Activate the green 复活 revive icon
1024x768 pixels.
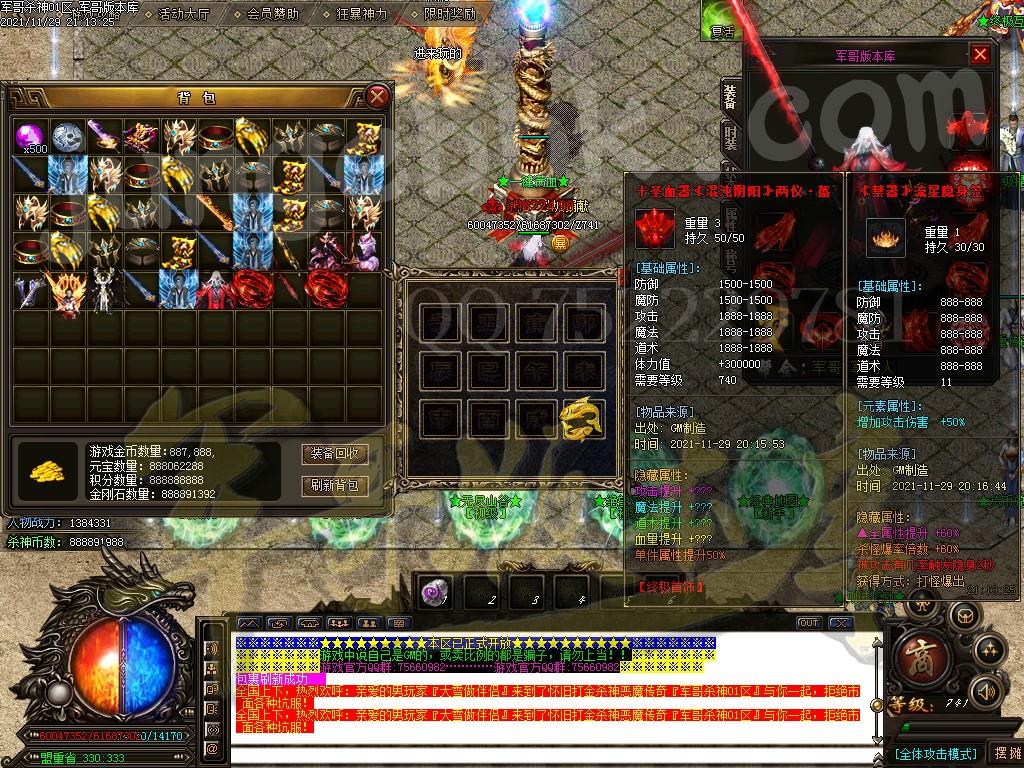pyautogui.click(x=720, y=20)
